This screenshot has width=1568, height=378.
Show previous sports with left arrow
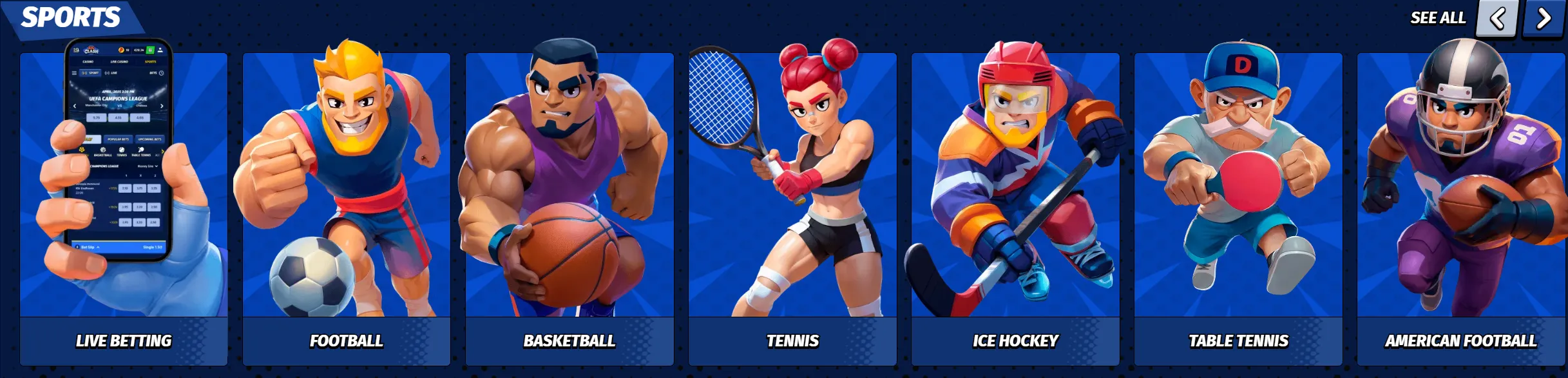[x=1497, y=18]
